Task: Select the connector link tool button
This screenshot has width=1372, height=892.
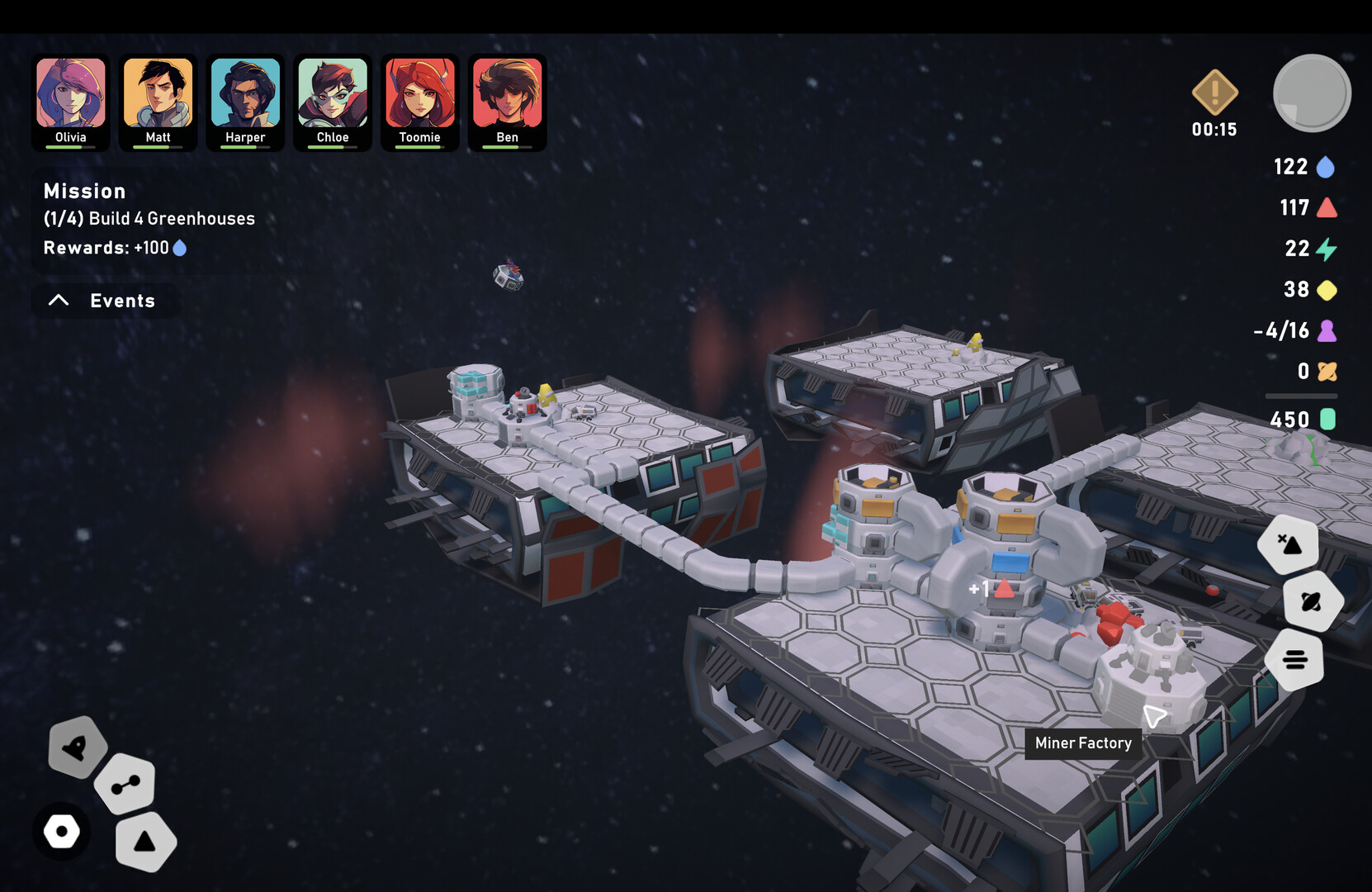Action: click(125, 784)
